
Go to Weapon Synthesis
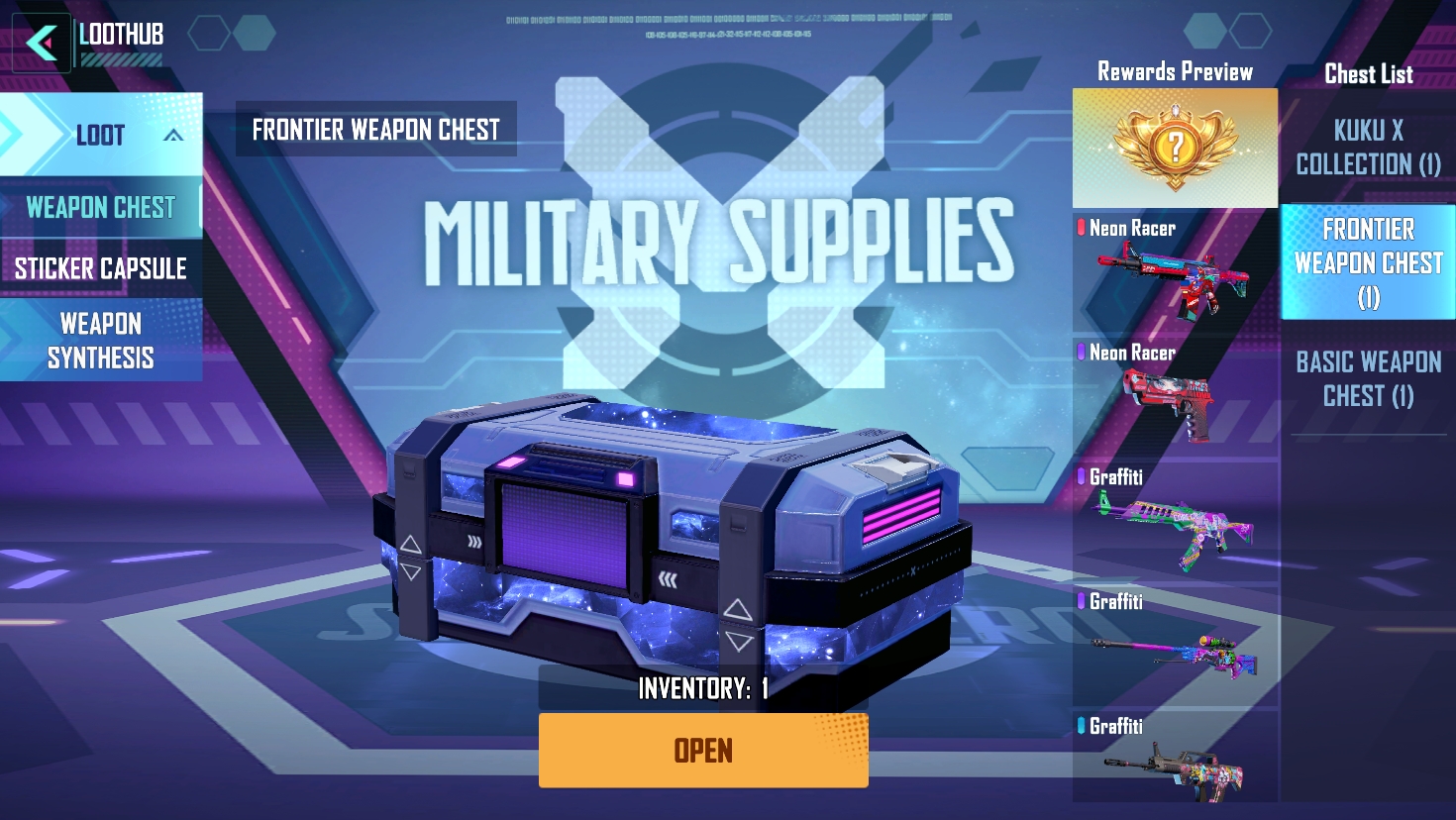tap(100, 341)
